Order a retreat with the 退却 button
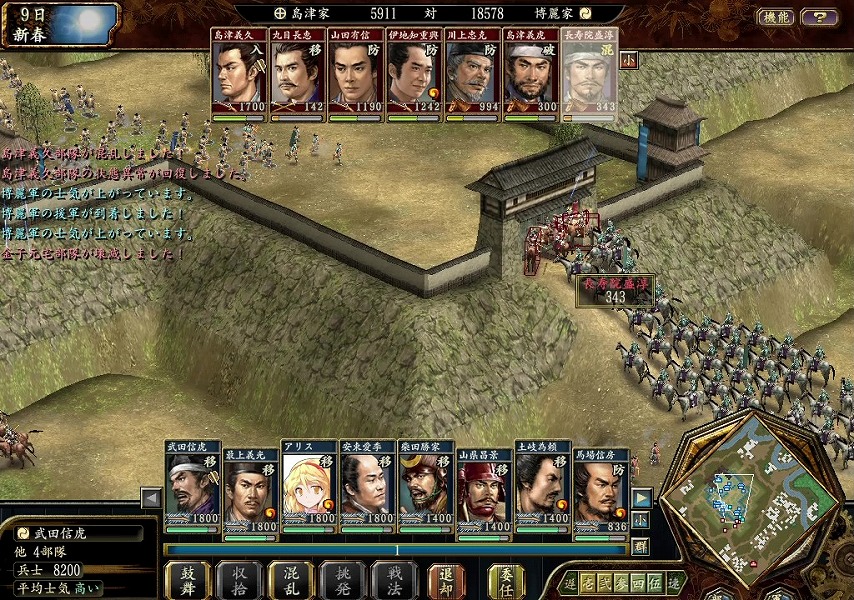The image size is (854, 600). 447,580
